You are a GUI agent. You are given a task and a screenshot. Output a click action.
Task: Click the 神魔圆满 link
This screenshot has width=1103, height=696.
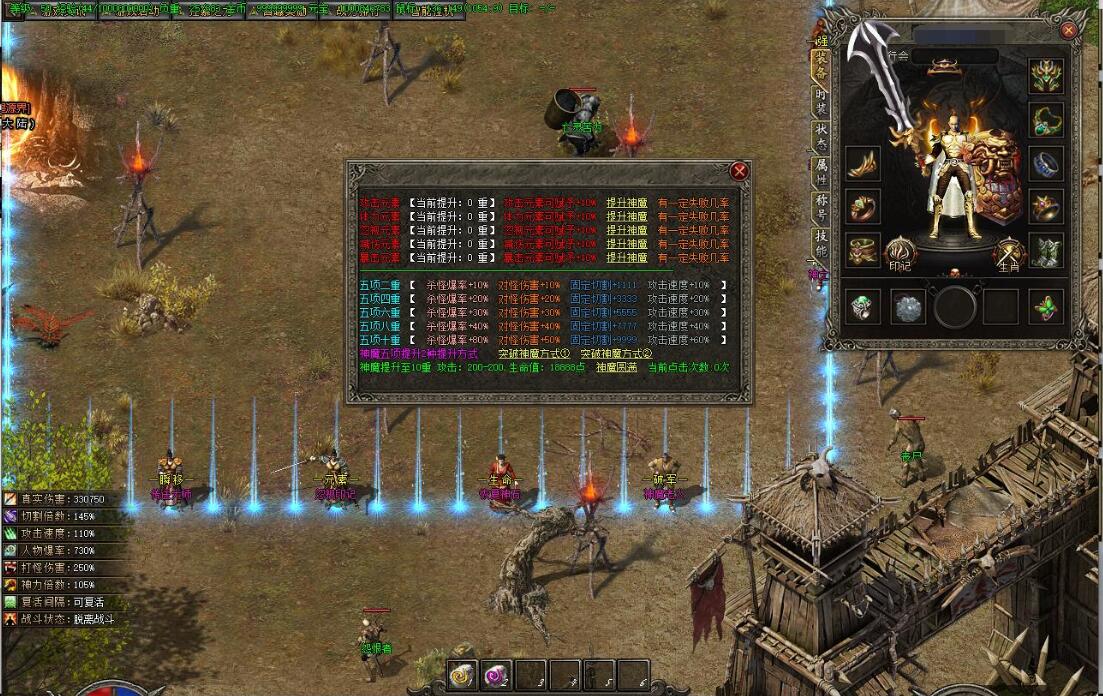[x=616, y=367]
